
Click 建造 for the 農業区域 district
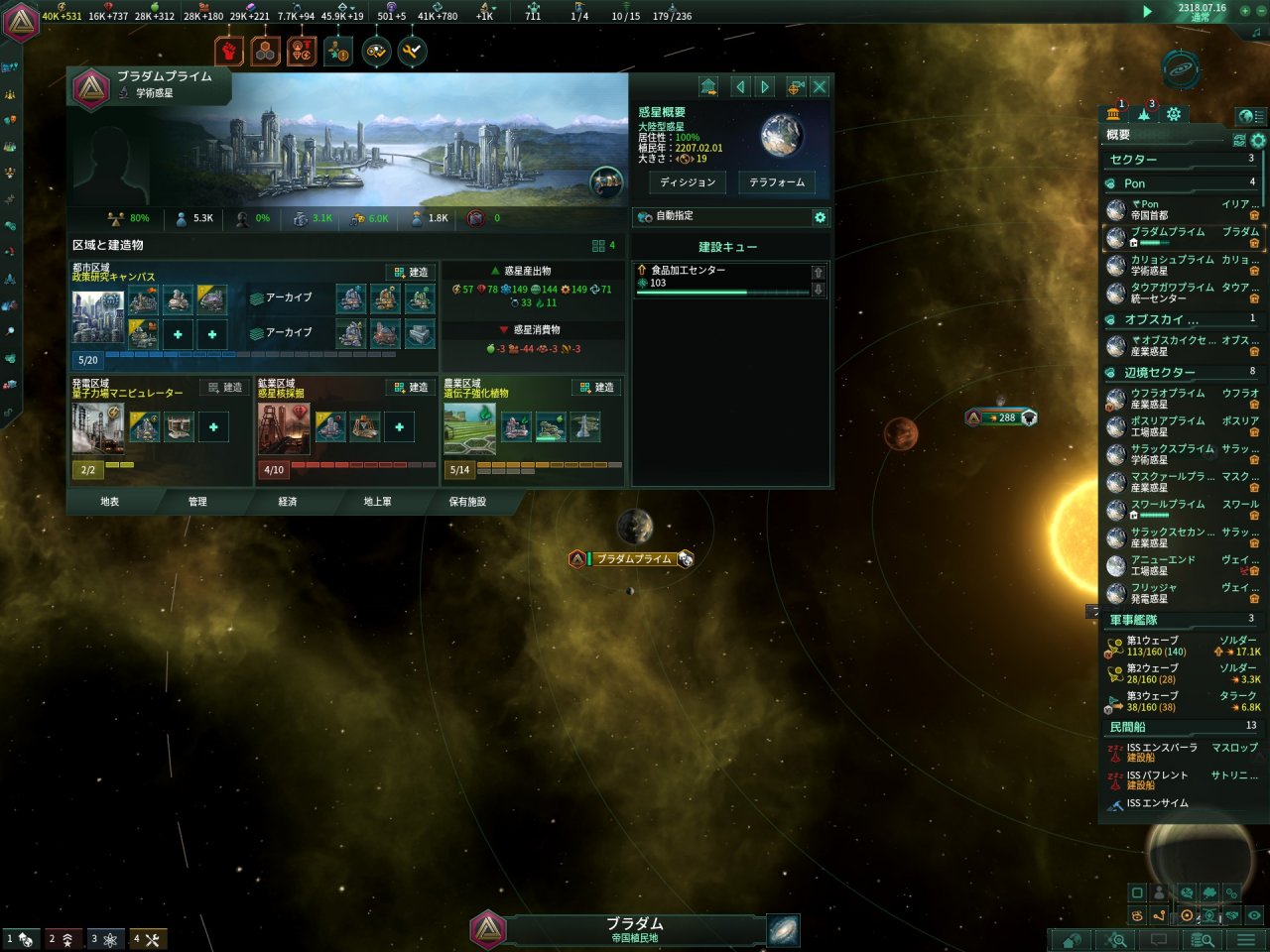(x=597, y=387)
